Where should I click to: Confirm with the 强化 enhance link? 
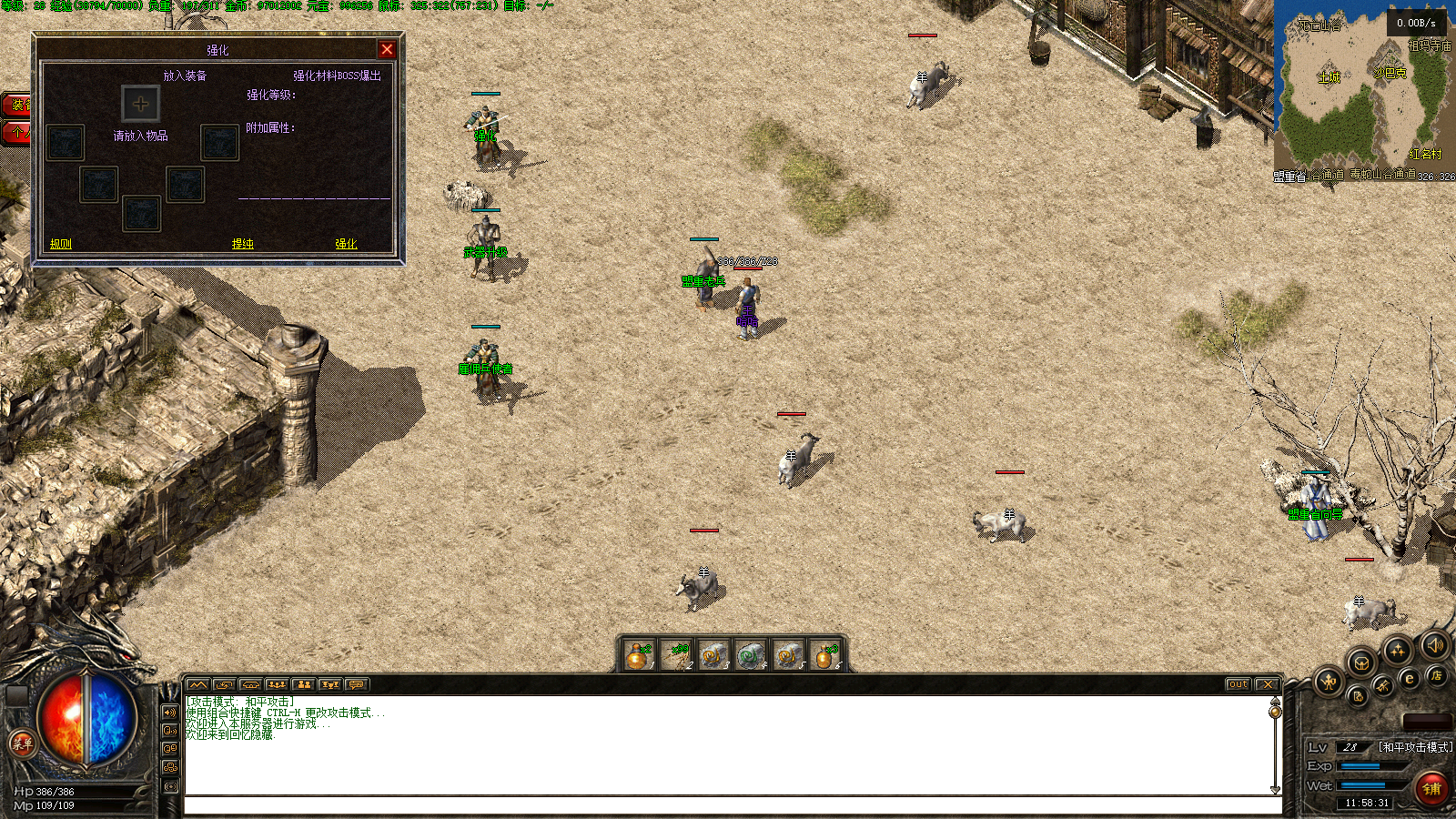pyautogui.click(x=346, y=244)
